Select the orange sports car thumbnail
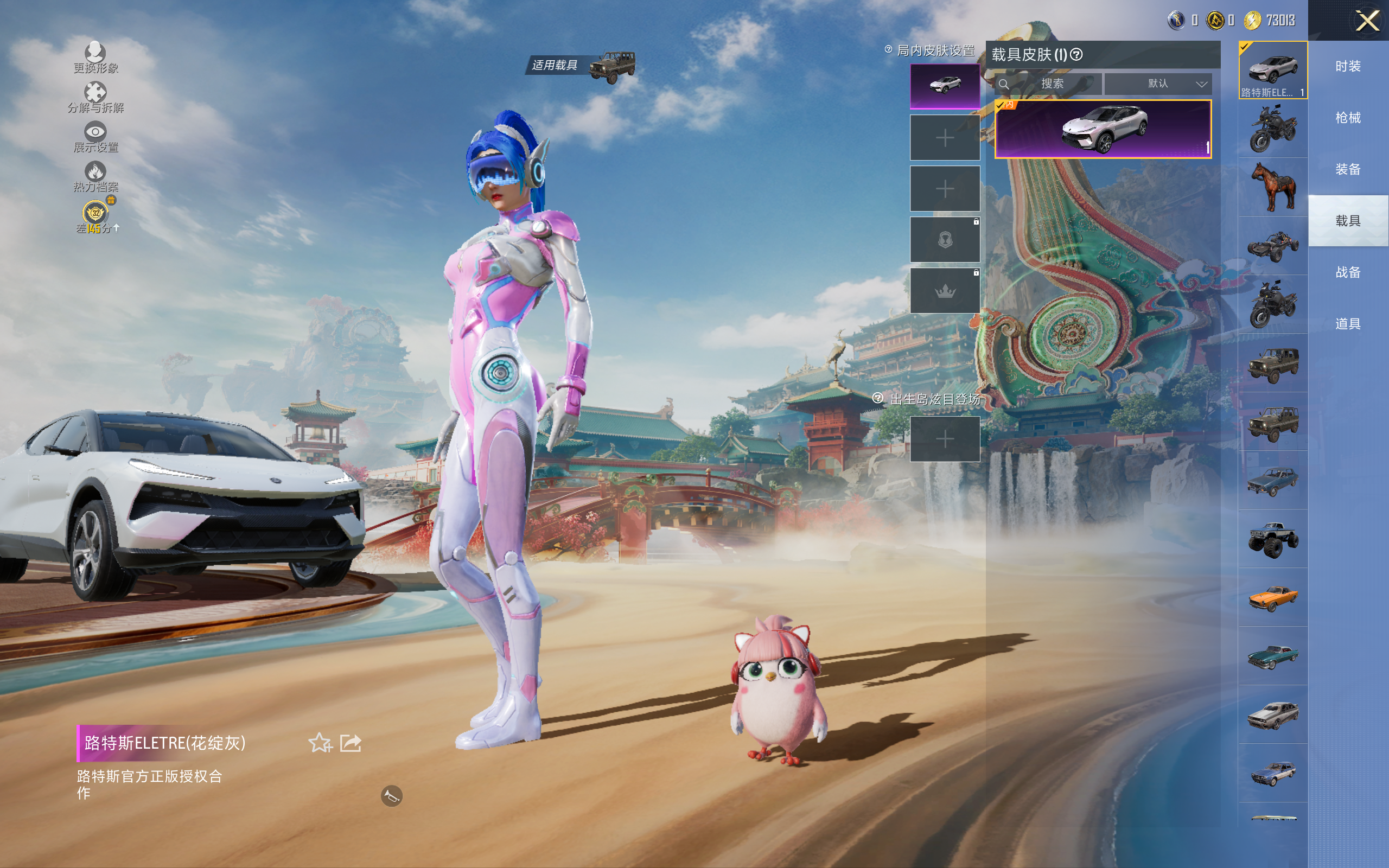 1272,598
